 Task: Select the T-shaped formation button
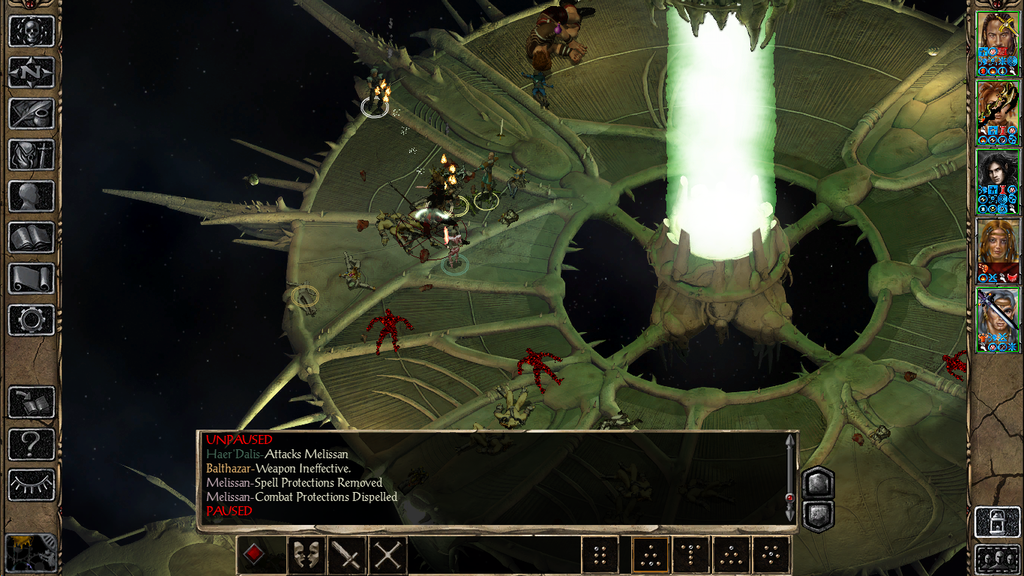point(691,555)
